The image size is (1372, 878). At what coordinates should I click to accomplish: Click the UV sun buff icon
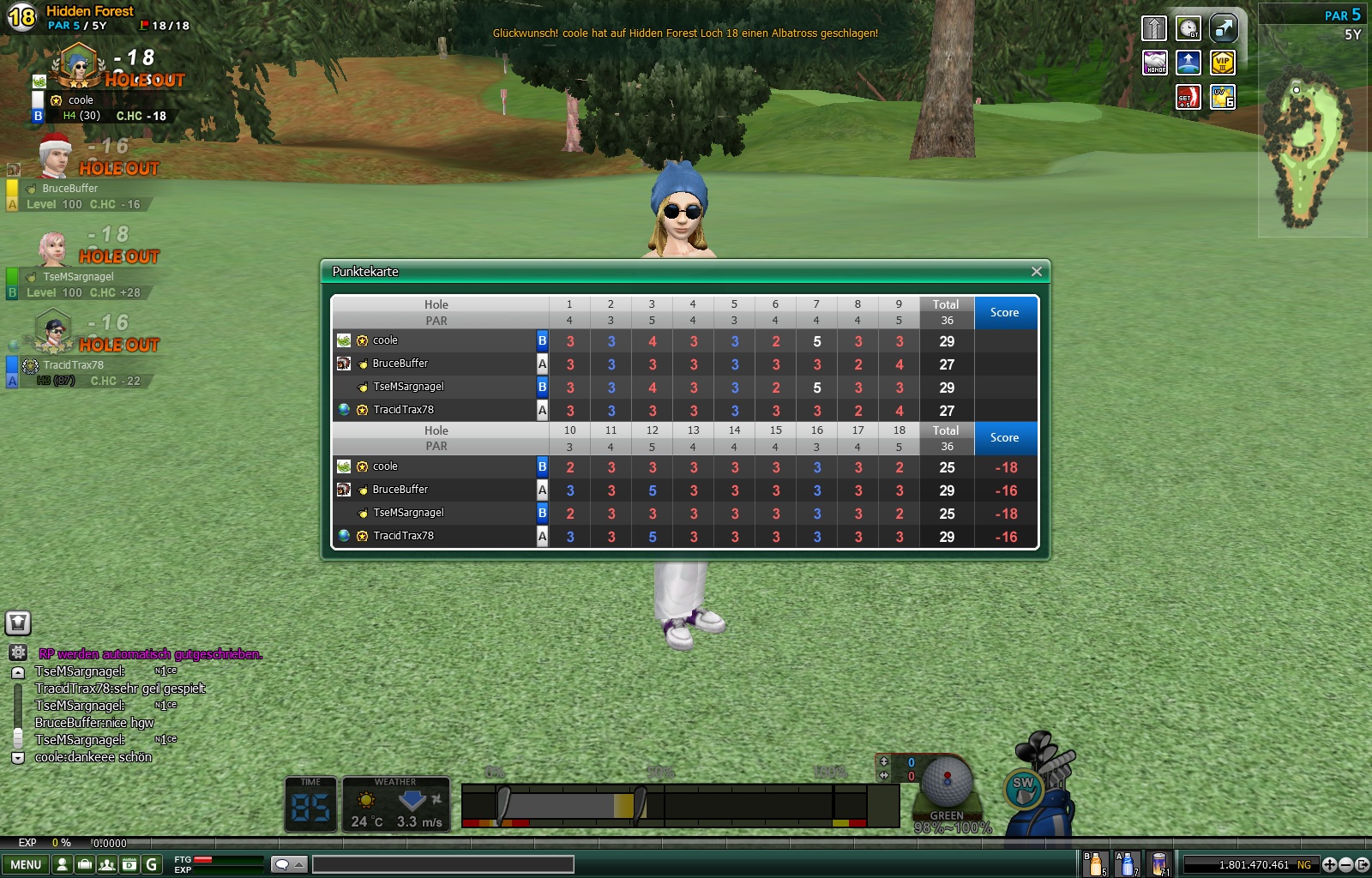[1222, 97]
